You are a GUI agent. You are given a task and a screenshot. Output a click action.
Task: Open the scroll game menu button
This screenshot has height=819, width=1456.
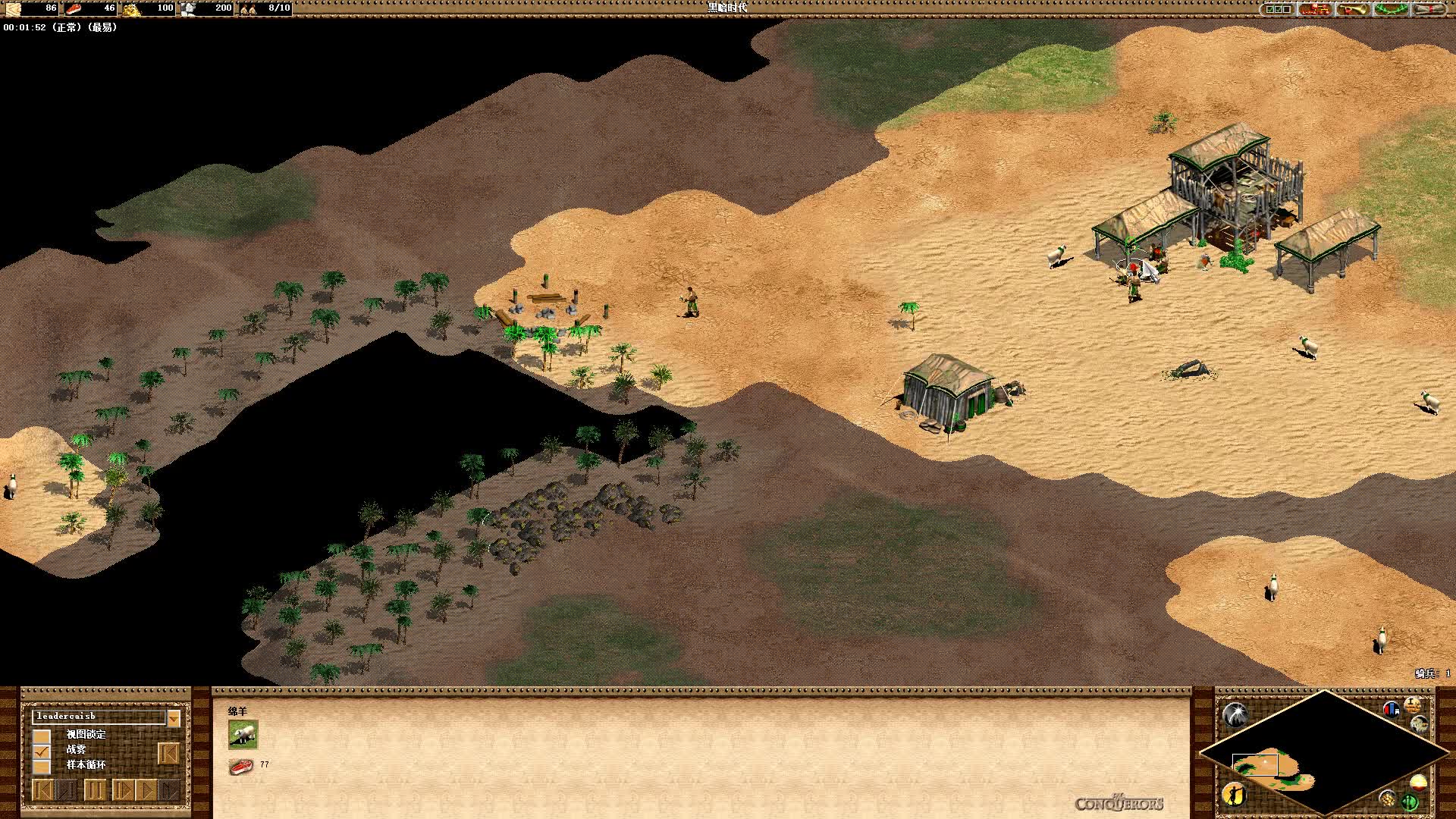1429,9
